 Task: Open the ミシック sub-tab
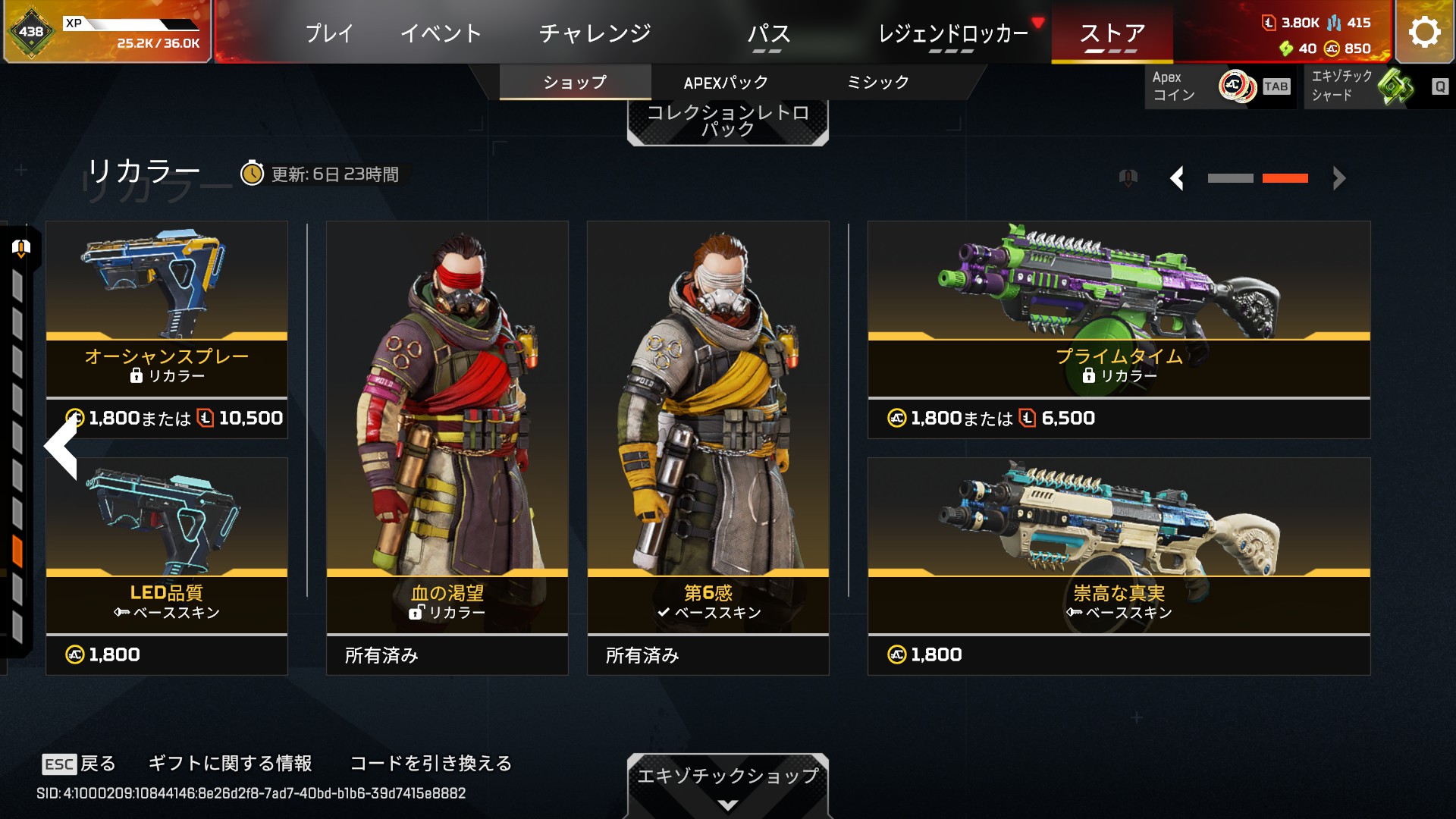click(x=877, y=83)
